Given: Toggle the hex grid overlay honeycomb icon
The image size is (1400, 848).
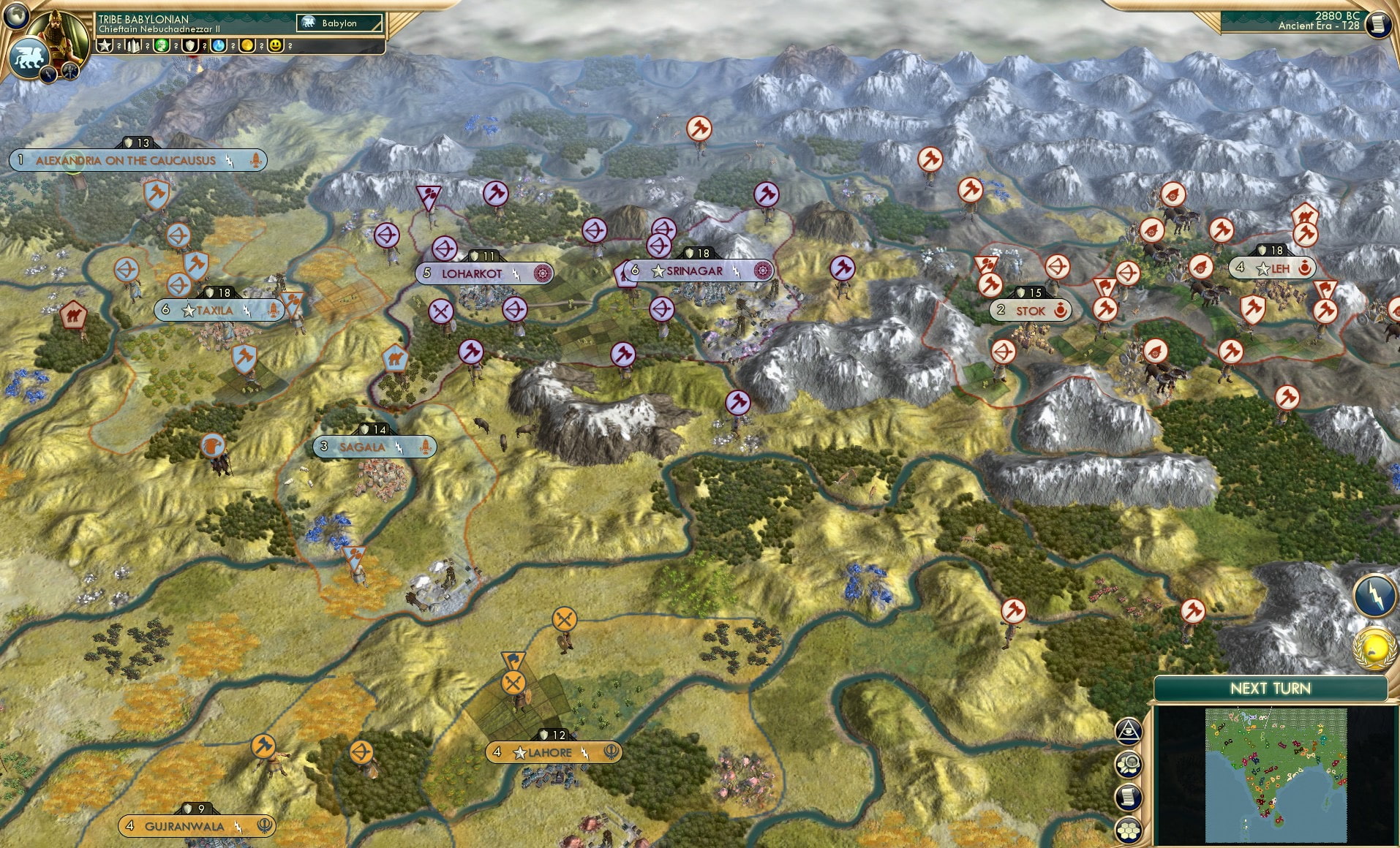Looking at the screenshot, I should tap(1129, 828).
